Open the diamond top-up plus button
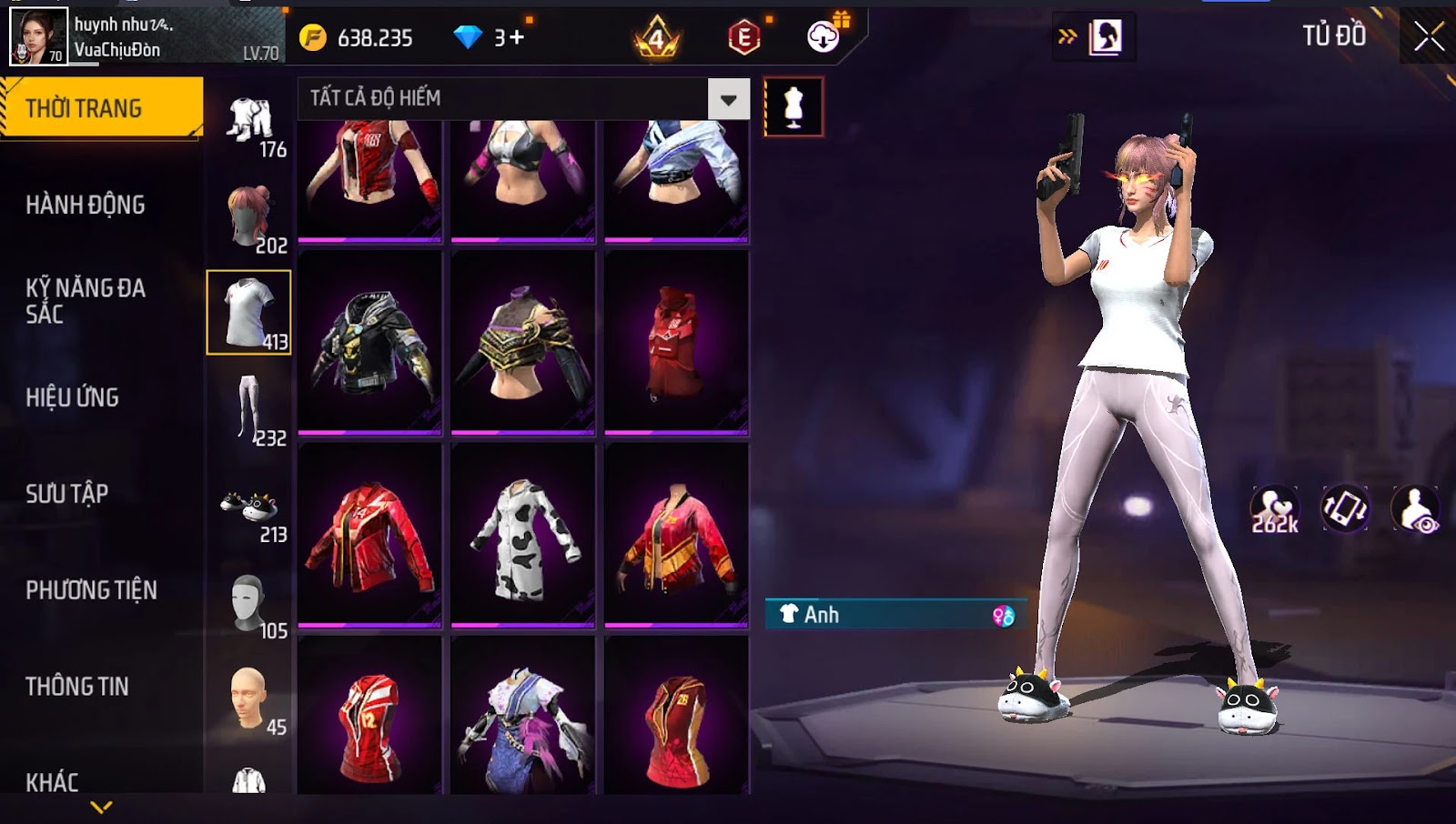 (516, 37)
